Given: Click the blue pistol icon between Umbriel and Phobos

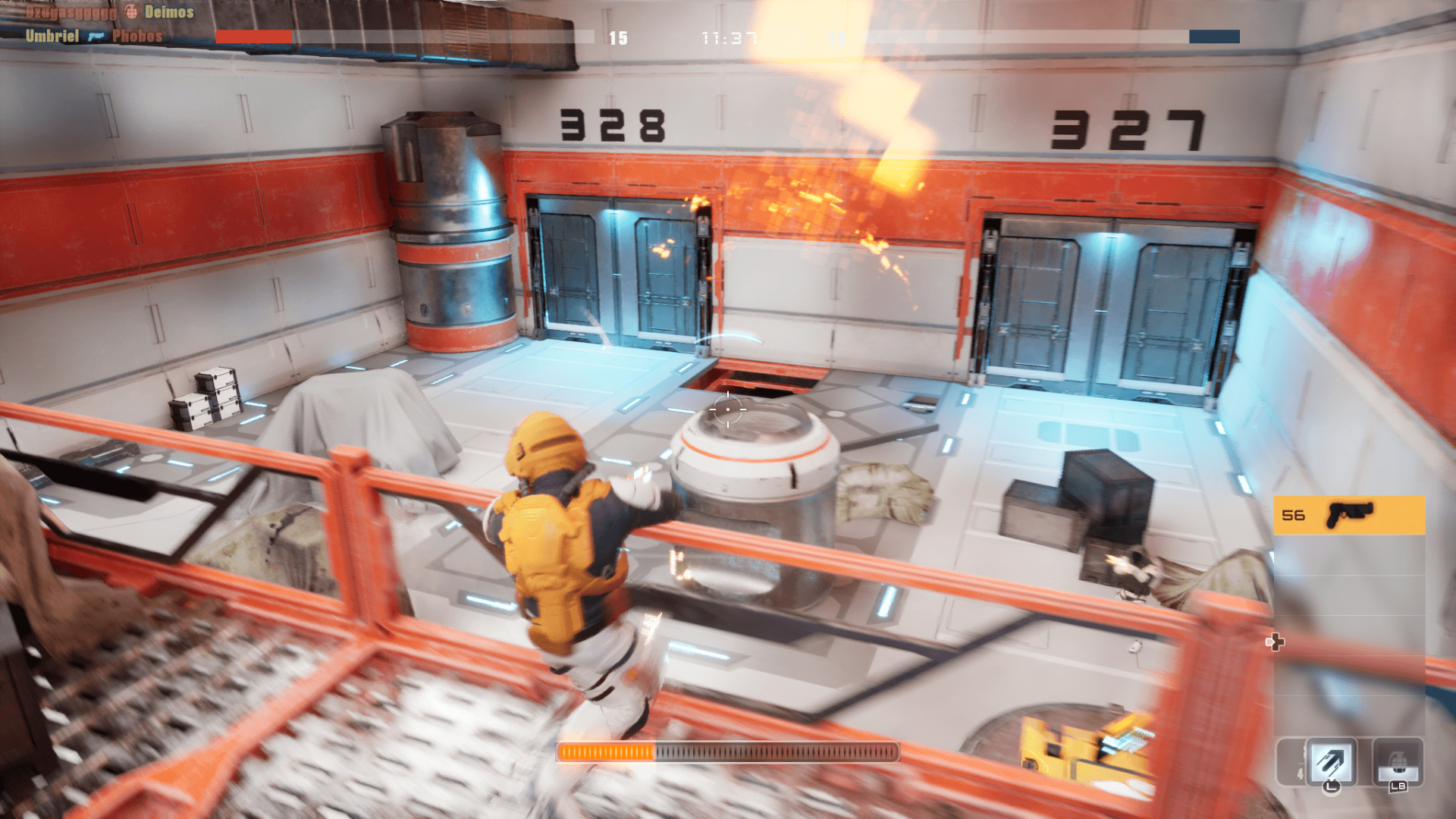Looking at the screenshot, I should (96, 36).
